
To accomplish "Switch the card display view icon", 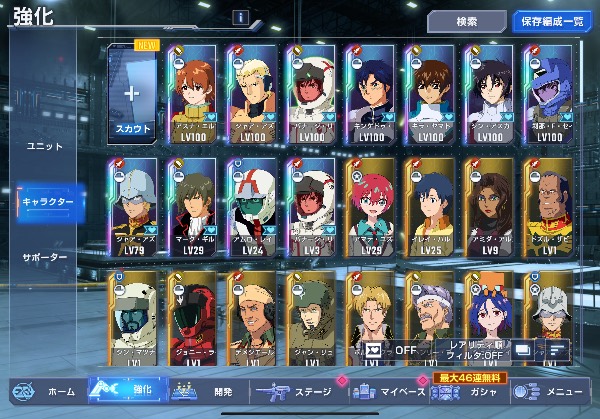I will (524, 350).
